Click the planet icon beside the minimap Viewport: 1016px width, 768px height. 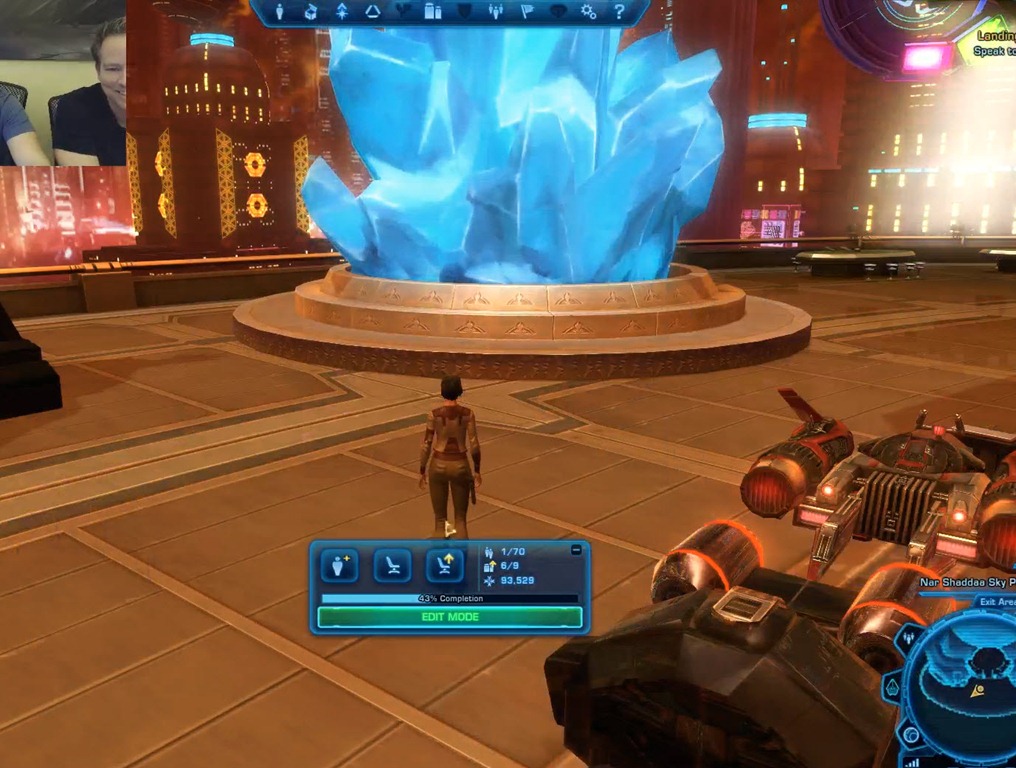(x=910, y=735)
